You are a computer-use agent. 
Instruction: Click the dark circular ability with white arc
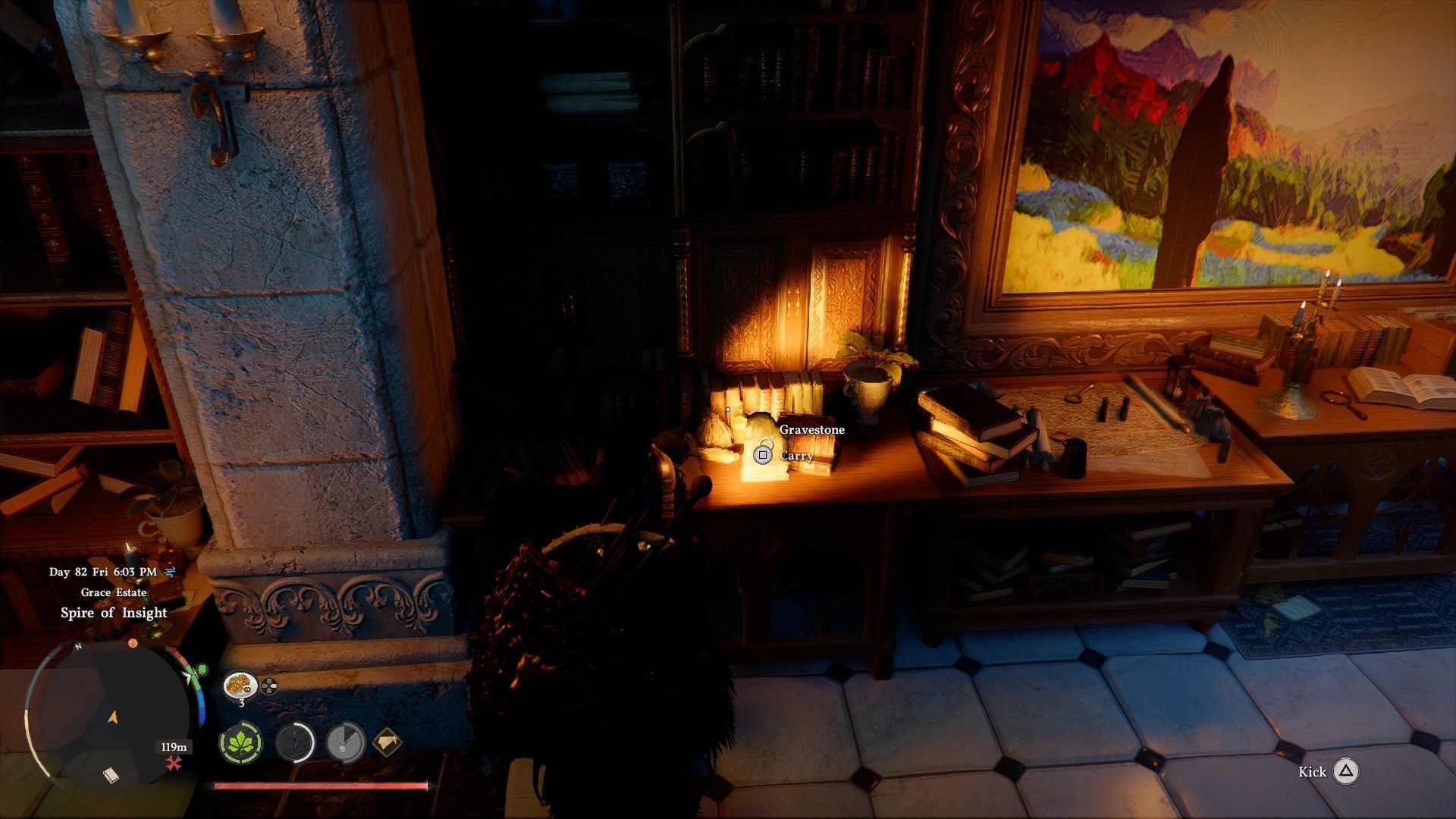(x=294, y=742)
